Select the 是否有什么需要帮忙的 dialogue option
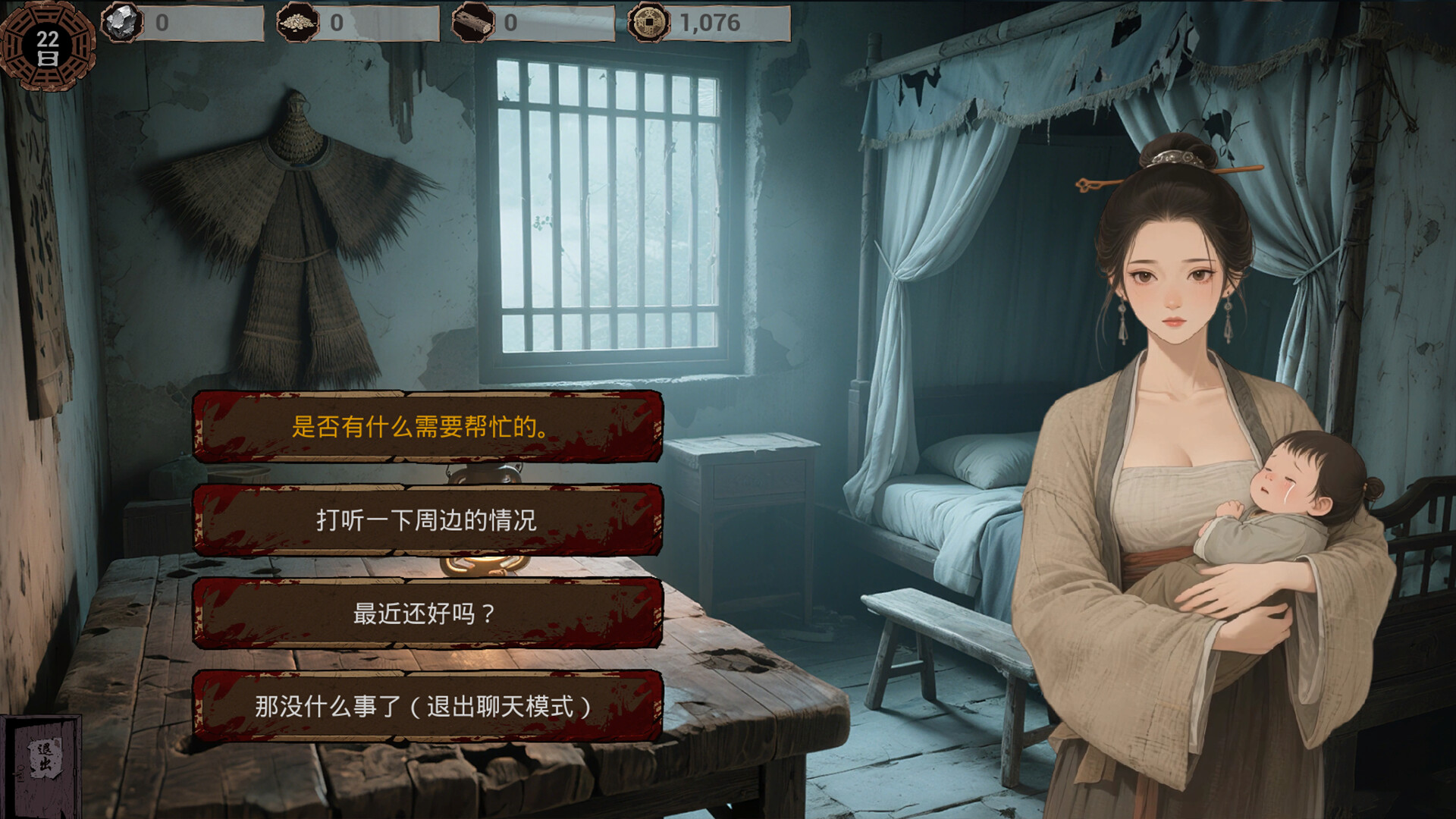The width and height of the screenshot is (1456, 819). (x=425, y=428)
